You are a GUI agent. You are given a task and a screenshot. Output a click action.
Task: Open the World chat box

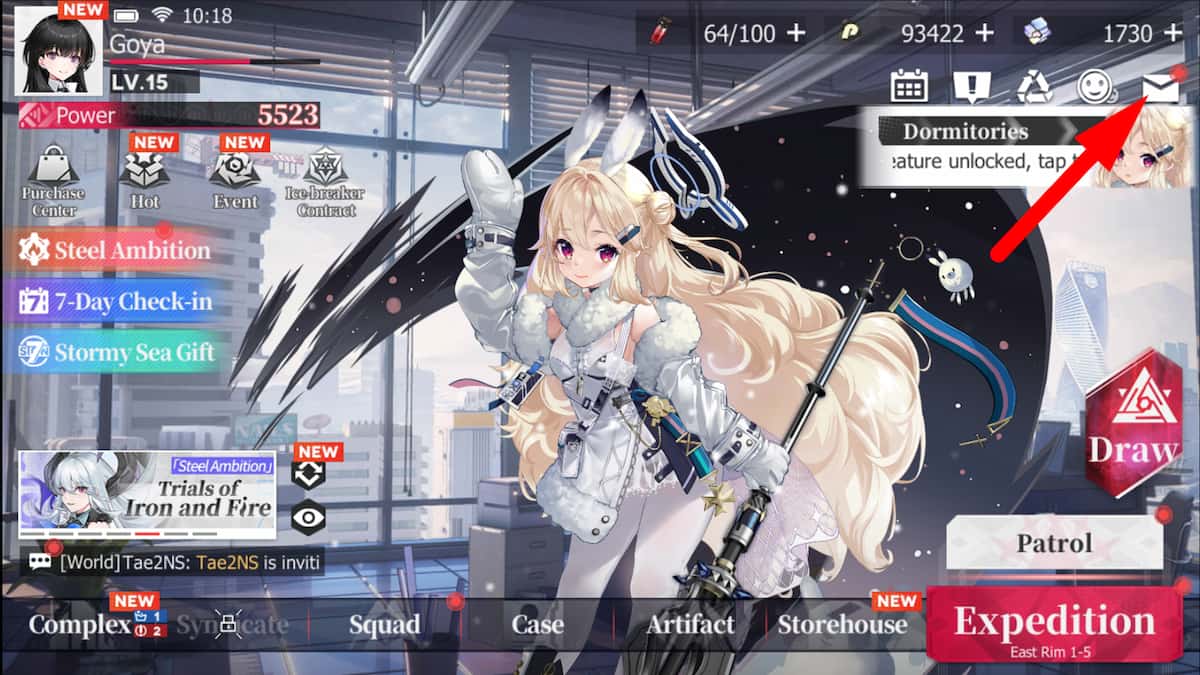175,562
